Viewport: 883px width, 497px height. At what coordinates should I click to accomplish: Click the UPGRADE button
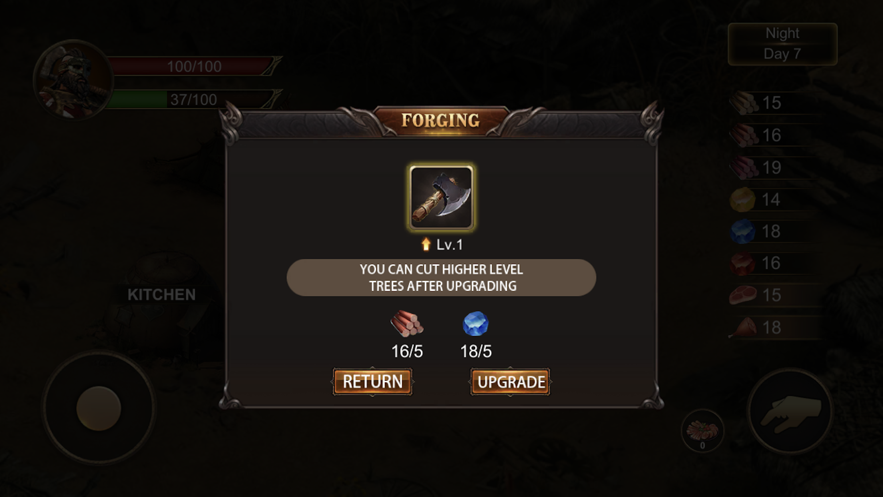(510, 382)
